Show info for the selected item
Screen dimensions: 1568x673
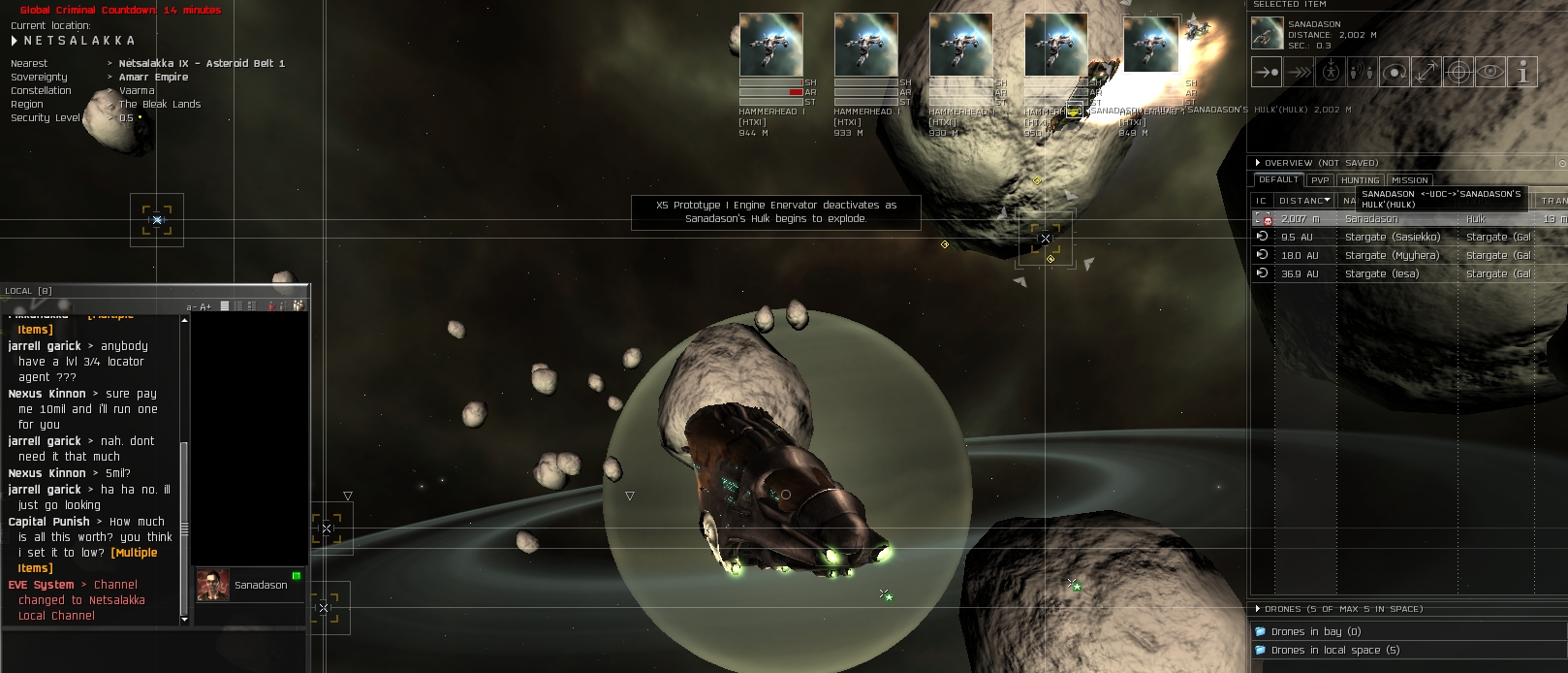[x=1522, y=72]
